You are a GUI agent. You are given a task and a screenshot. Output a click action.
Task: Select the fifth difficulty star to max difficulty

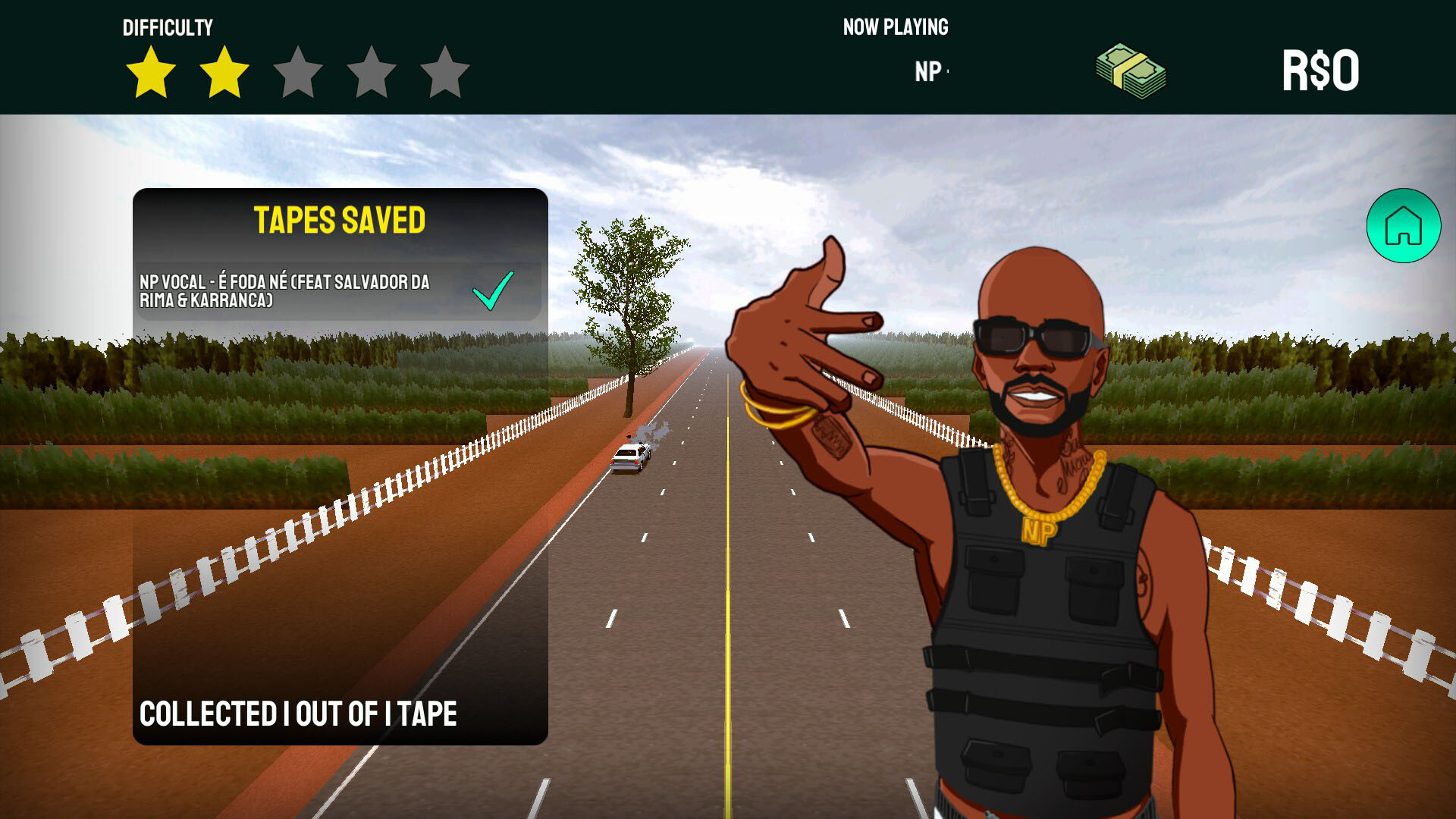point(443,73)
